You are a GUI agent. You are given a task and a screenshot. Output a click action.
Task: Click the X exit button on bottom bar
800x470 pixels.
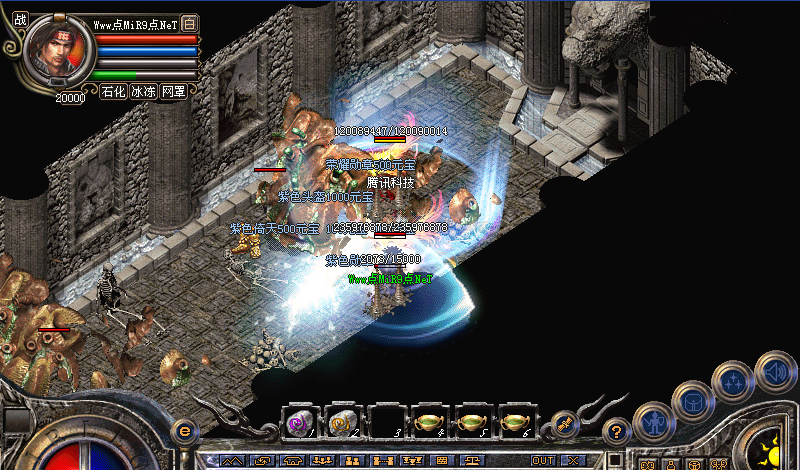click(573, 460)
